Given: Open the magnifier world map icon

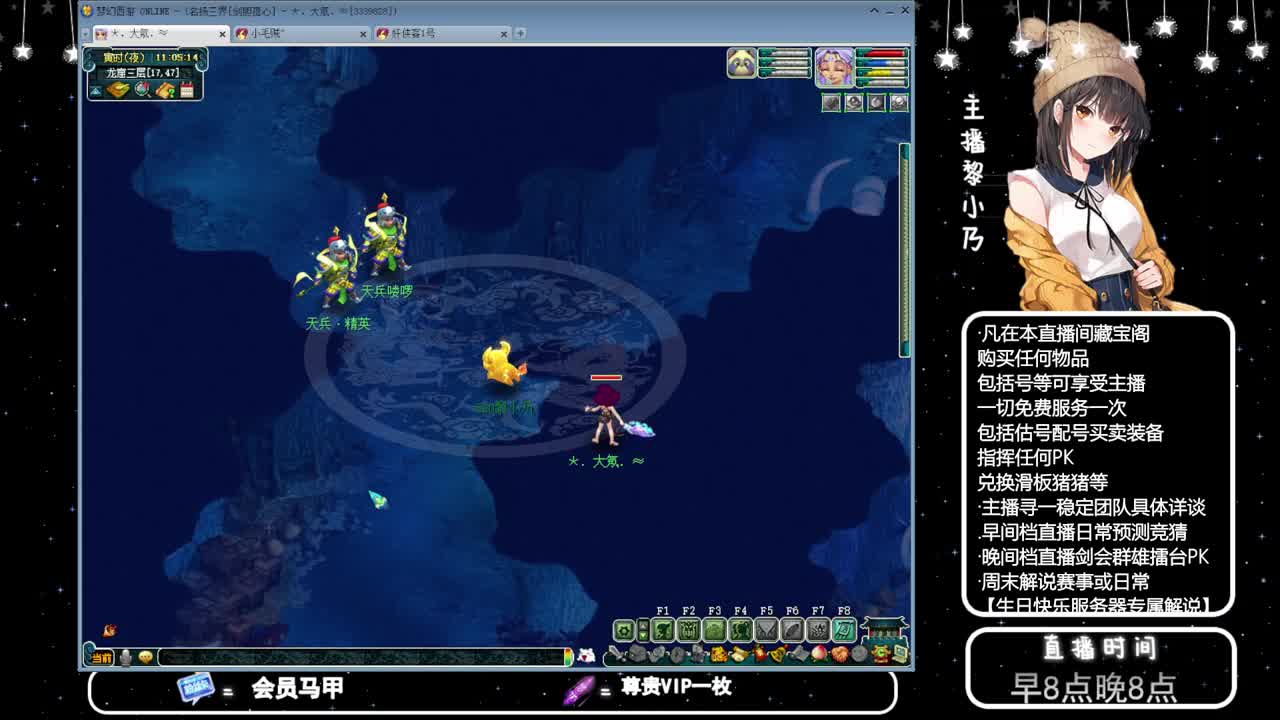Looking at the screenshot, I should [141, 90].
